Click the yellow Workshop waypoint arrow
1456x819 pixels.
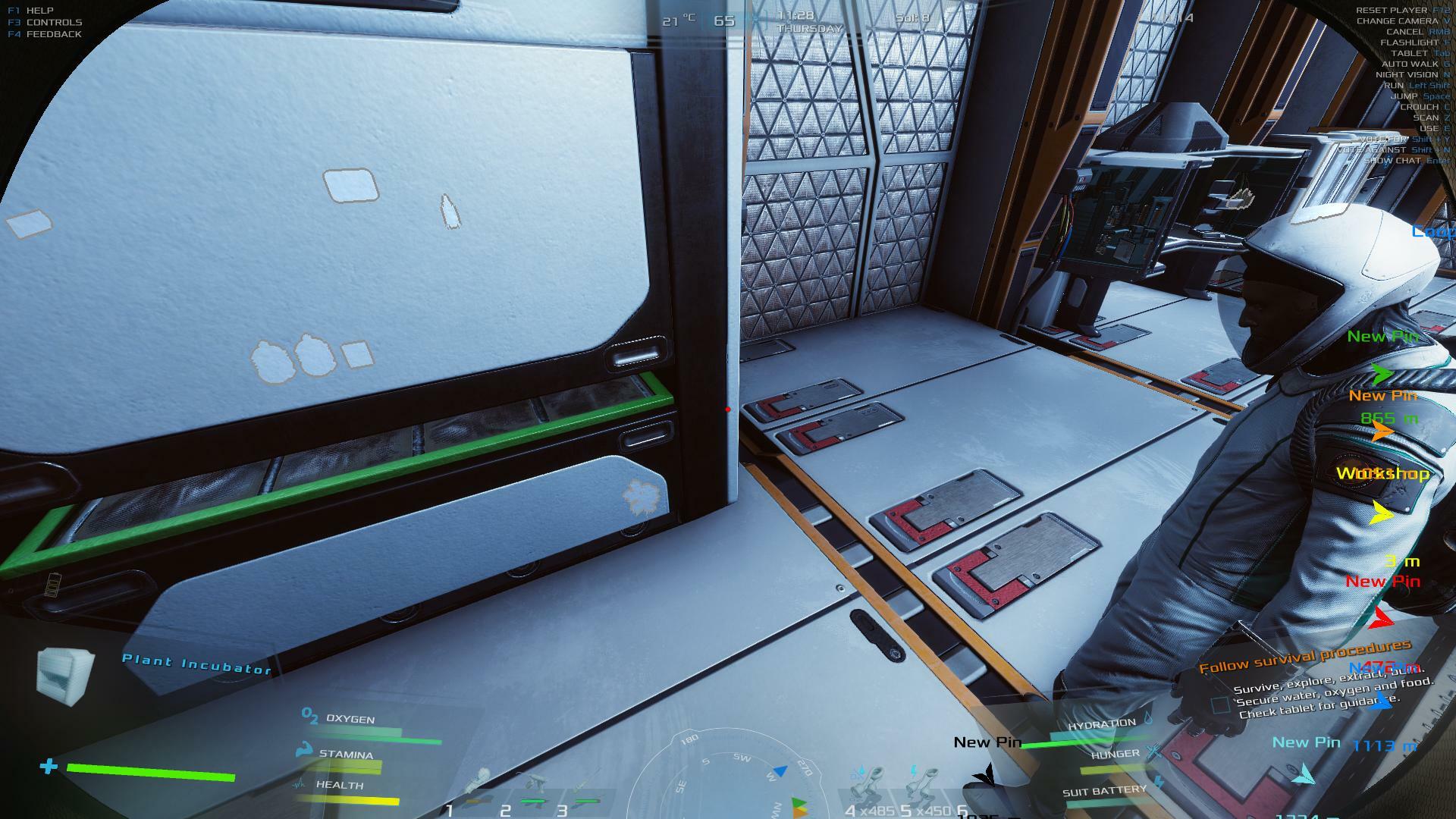click(x=1382, y=514)
